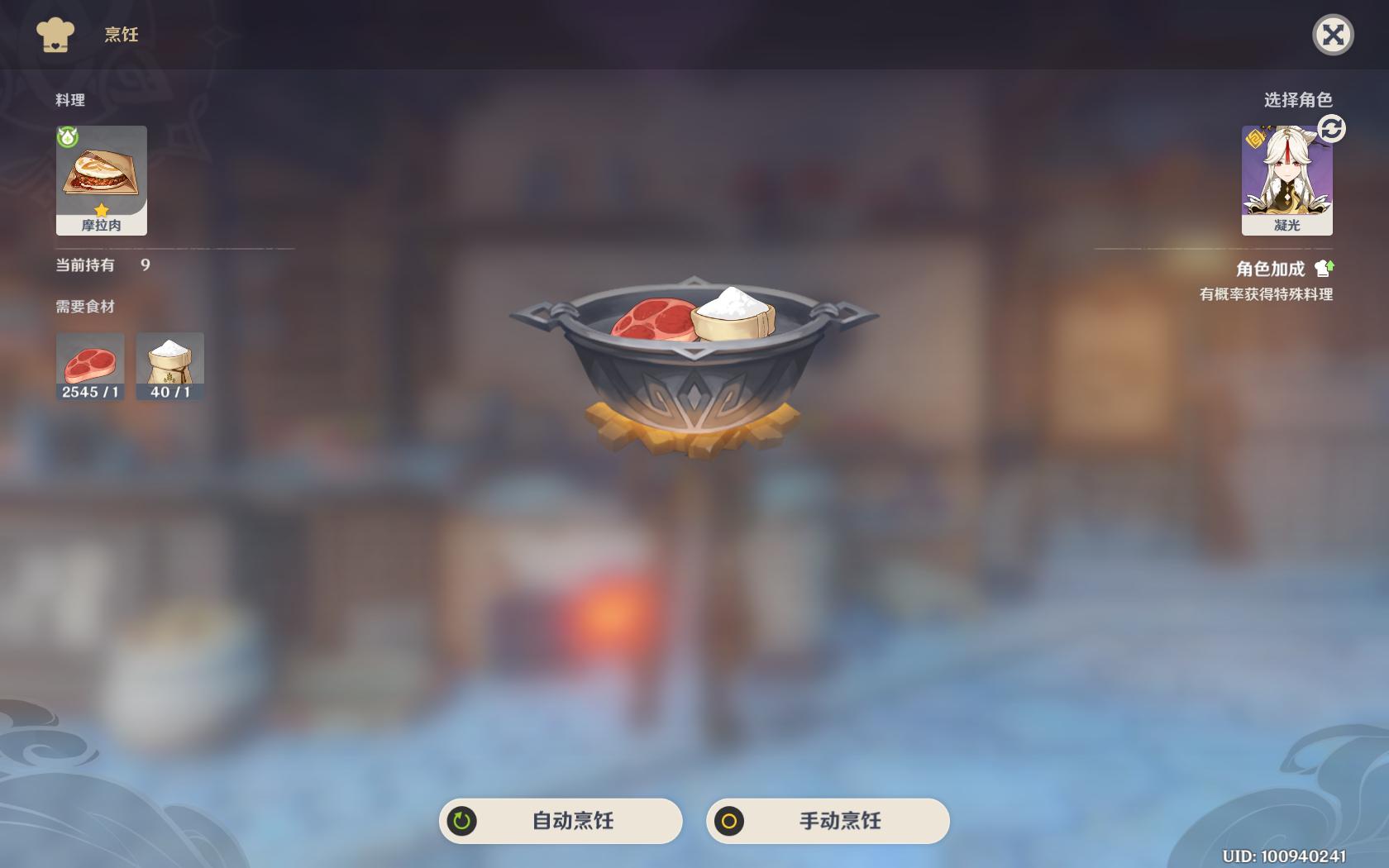This screenshot has height=868, width=1389.
Task: Select the 摩拉肉 recipe card
Action: pyautogui.click(x=101, y=178)
